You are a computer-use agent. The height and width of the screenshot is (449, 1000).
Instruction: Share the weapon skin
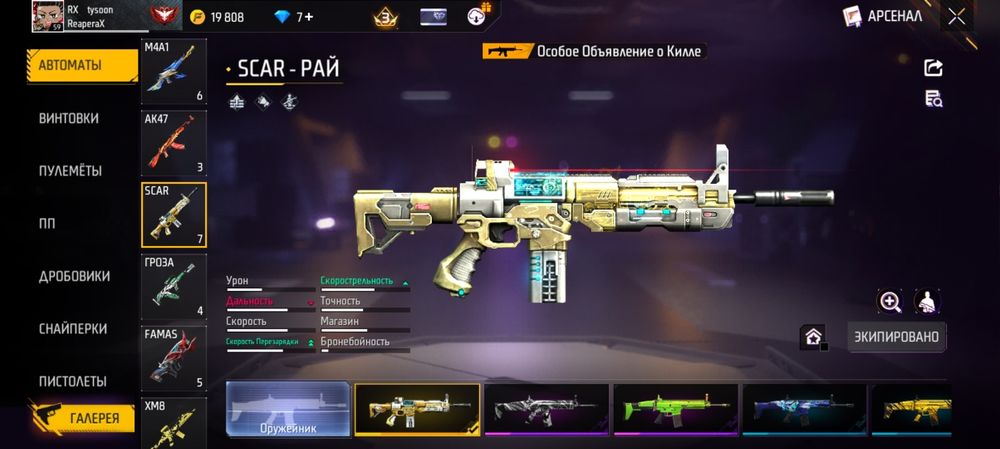coord(933,68)
